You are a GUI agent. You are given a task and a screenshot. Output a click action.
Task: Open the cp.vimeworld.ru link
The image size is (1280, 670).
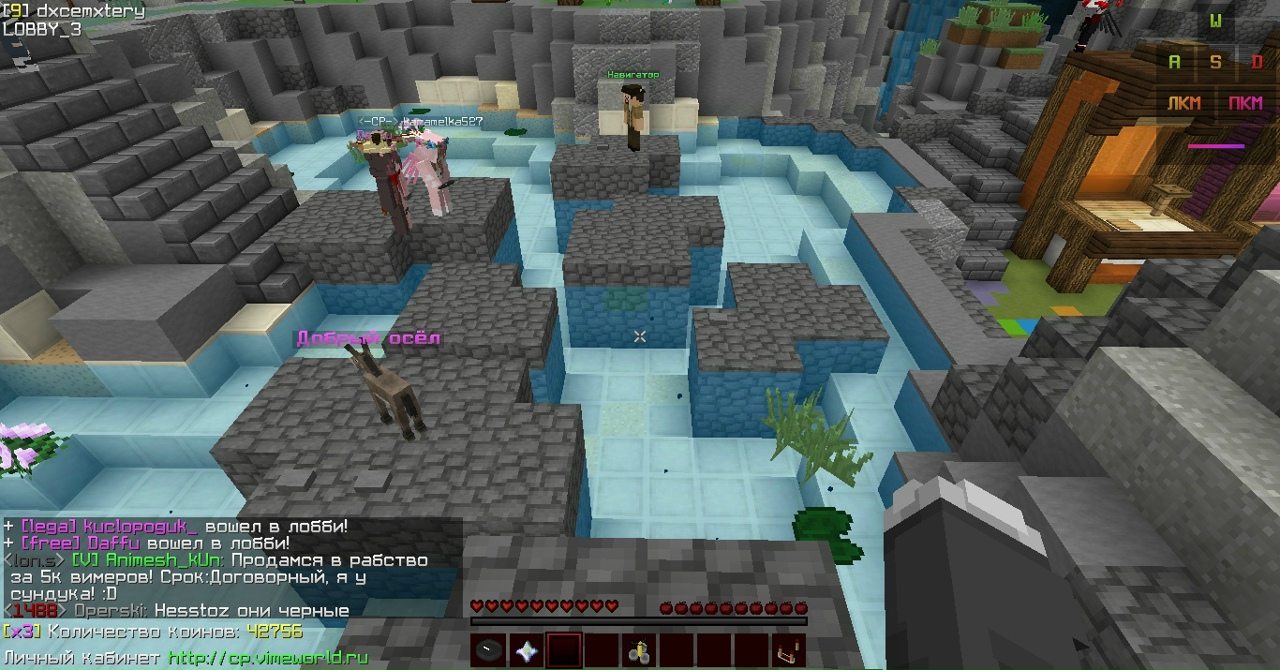click(x=268, y=658)
